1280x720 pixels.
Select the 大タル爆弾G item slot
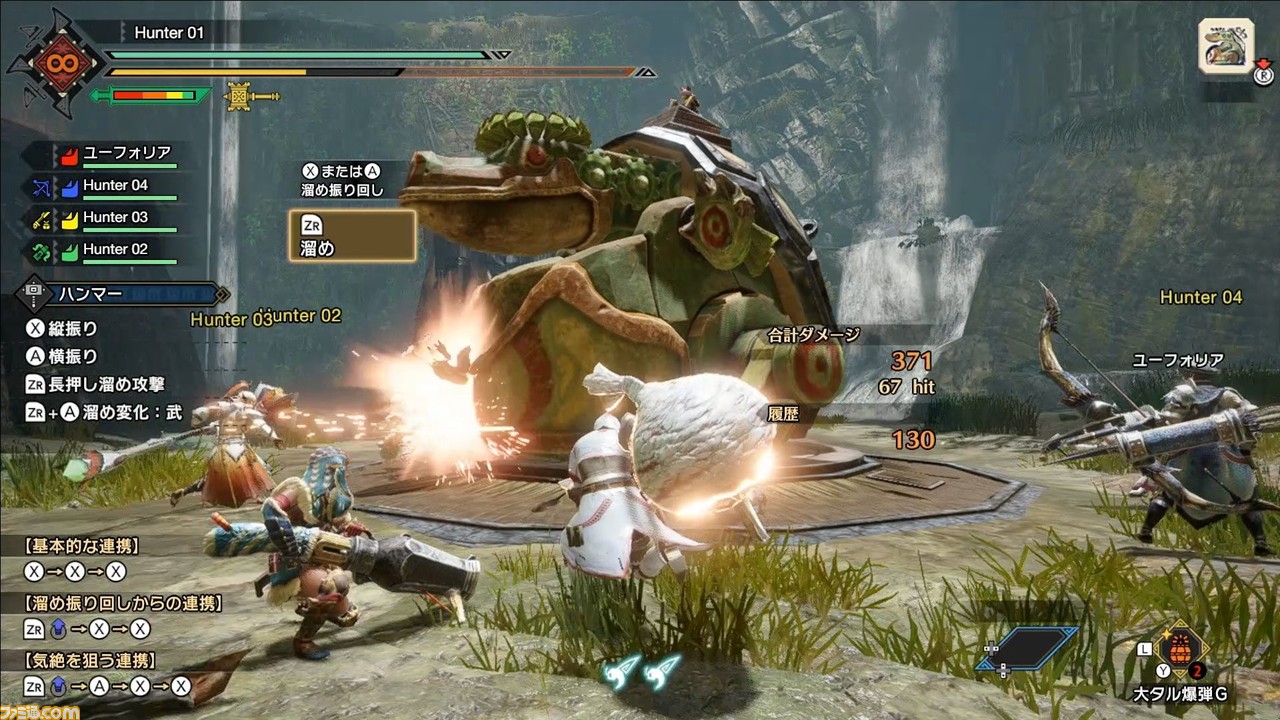[1181, 649]
